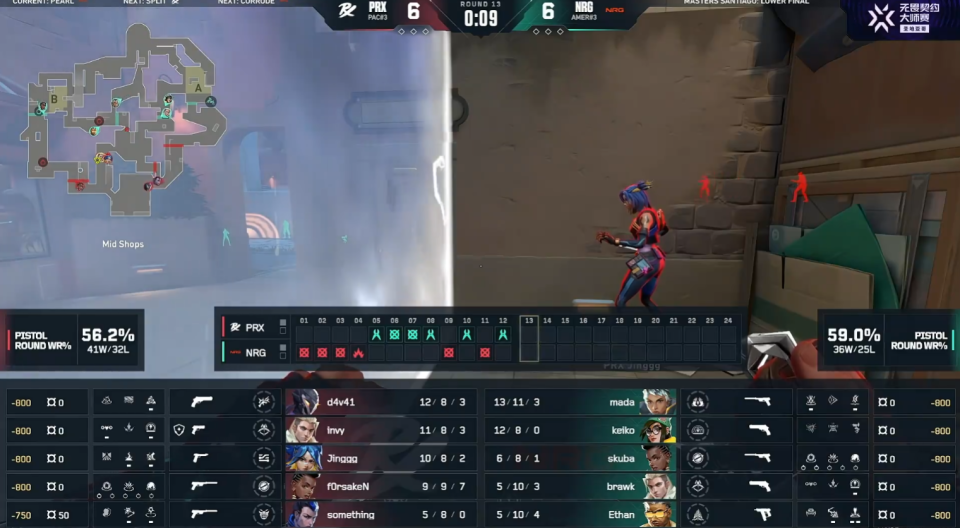Choose Ethan in the player list
960x528 pixels.
[x=580, y=514]
